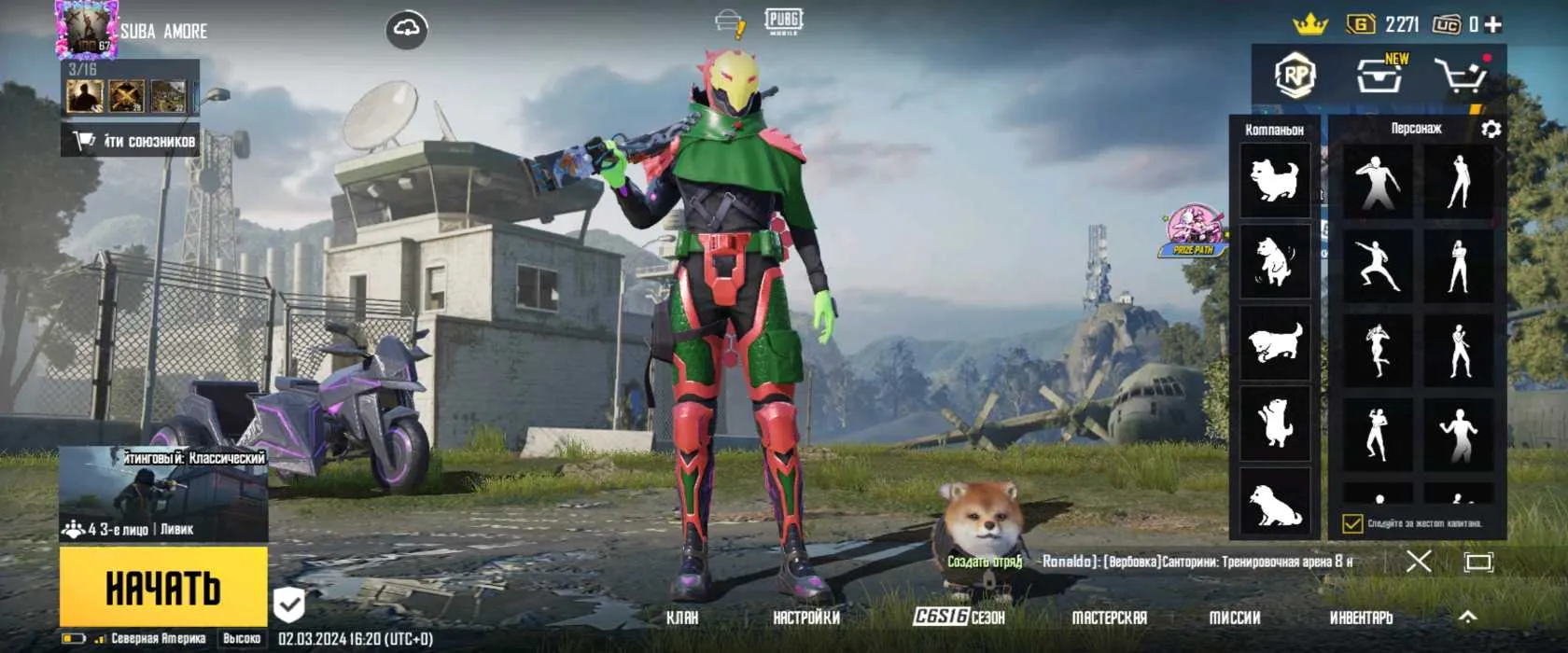Start the match with the НАЧАТЬ button
This screenshot has height=653, width=1568.
(163, 587)
